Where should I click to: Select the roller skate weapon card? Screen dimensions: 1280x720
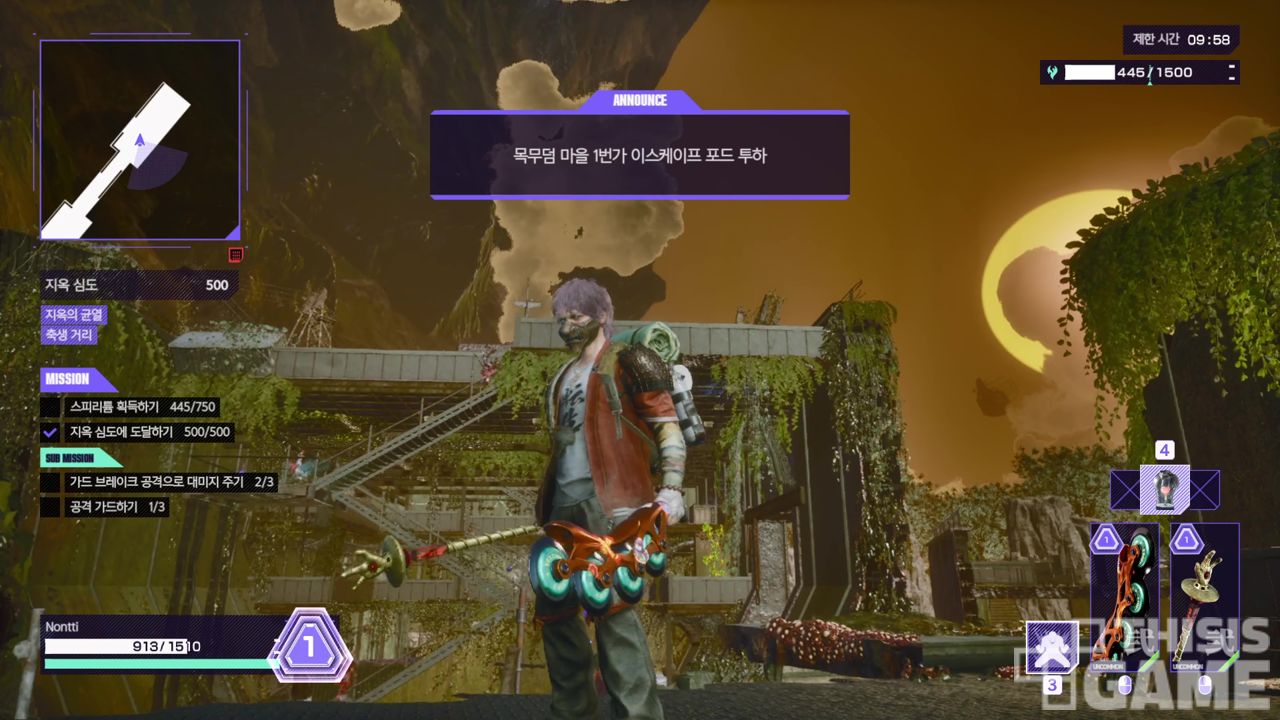click(1125, 597)
